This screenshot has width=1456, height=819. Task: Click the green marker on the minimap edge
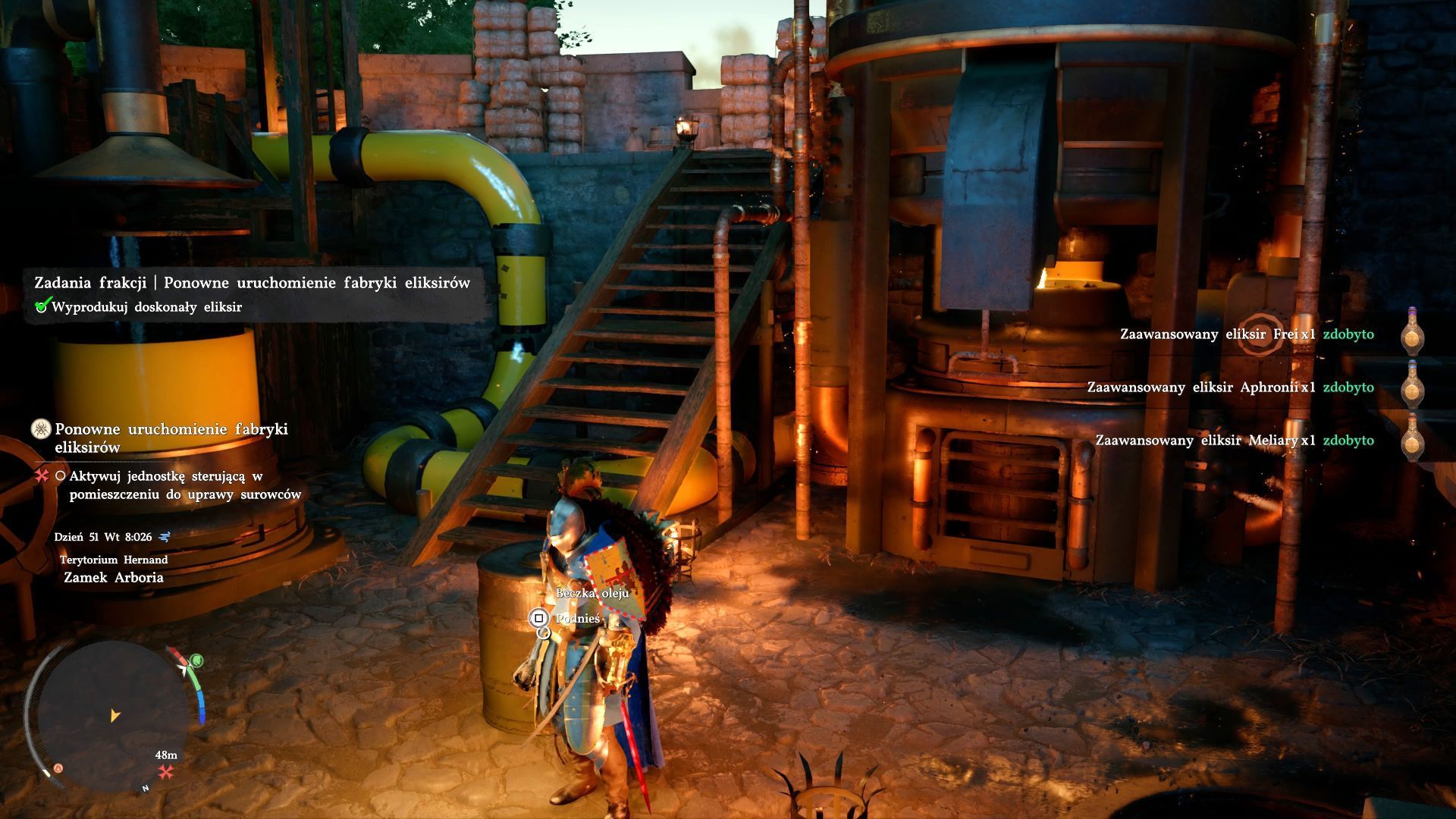click(x=197, y=661)
